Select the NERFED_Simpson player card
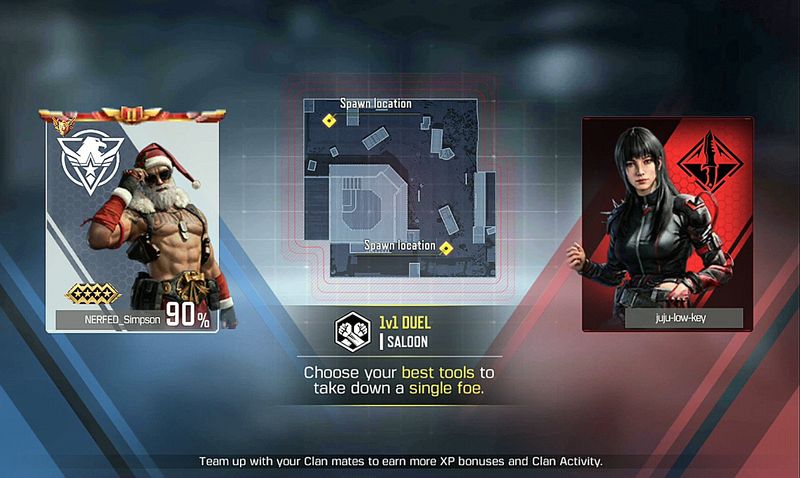 [132, 220]
